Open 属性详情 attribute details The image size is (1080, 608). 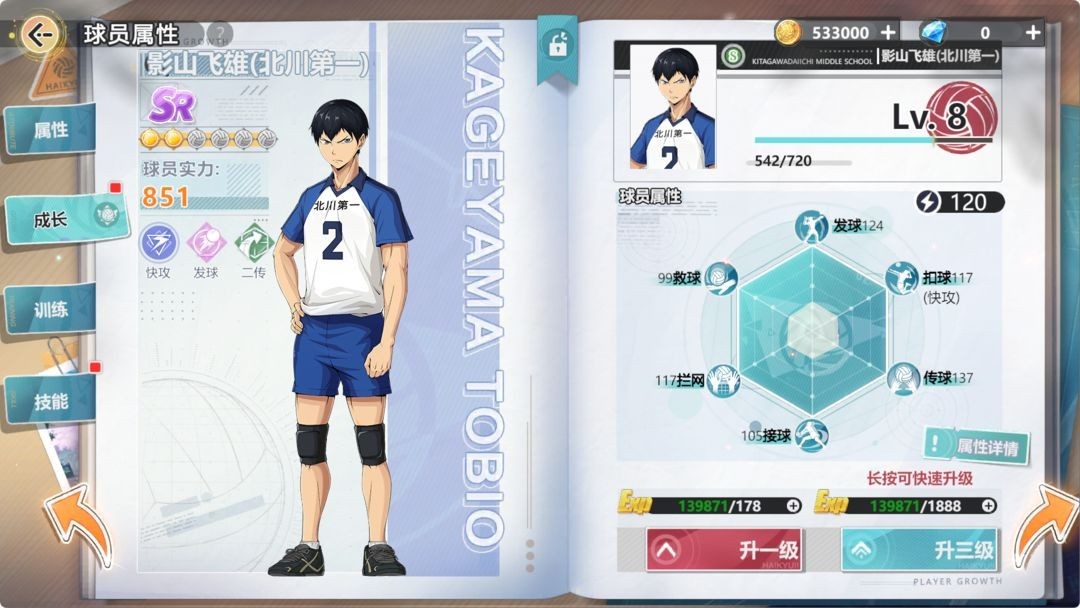(x=975, y=447)
